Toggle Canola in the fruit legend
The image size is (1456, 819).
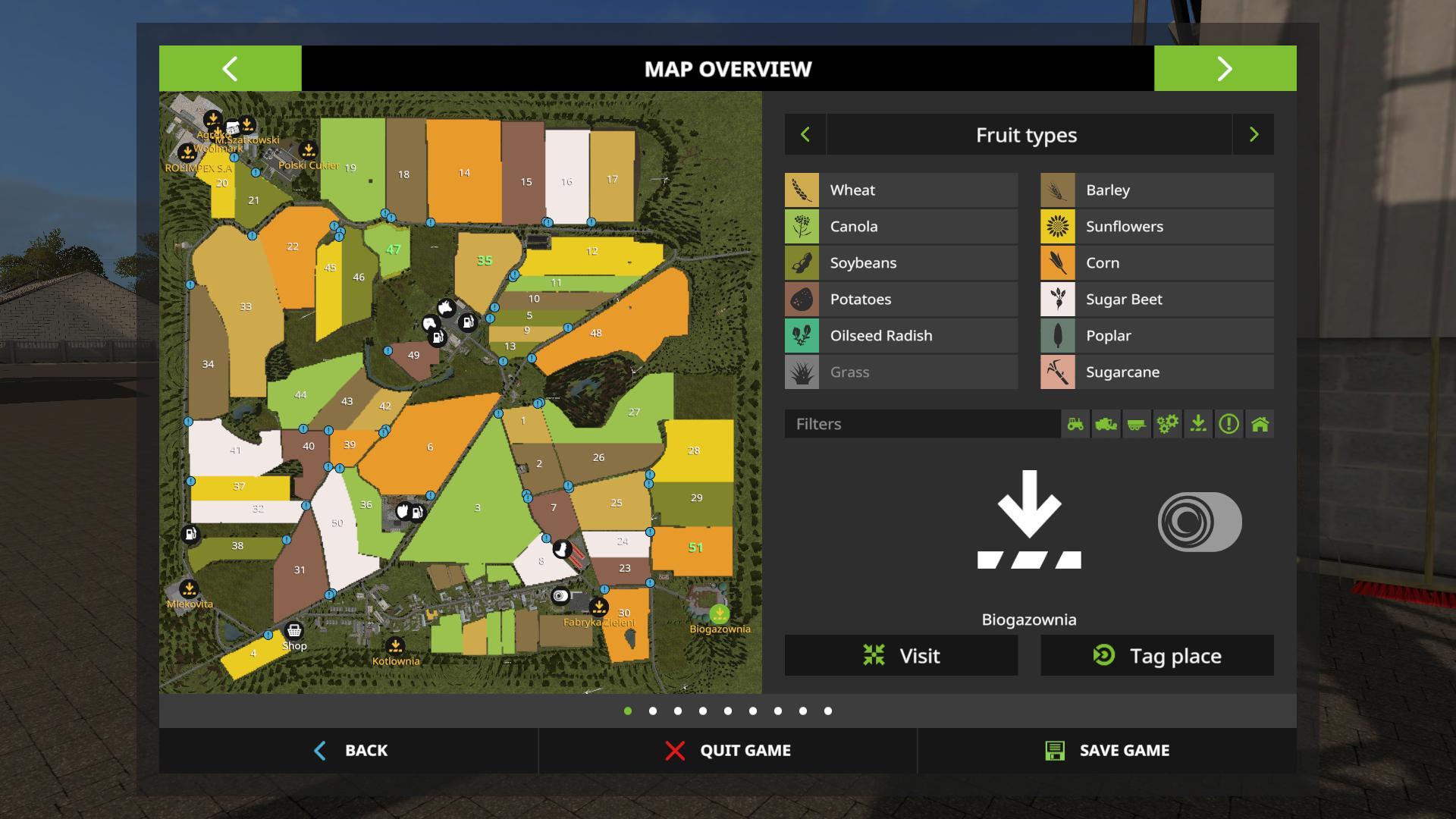[x=901, y=227]
